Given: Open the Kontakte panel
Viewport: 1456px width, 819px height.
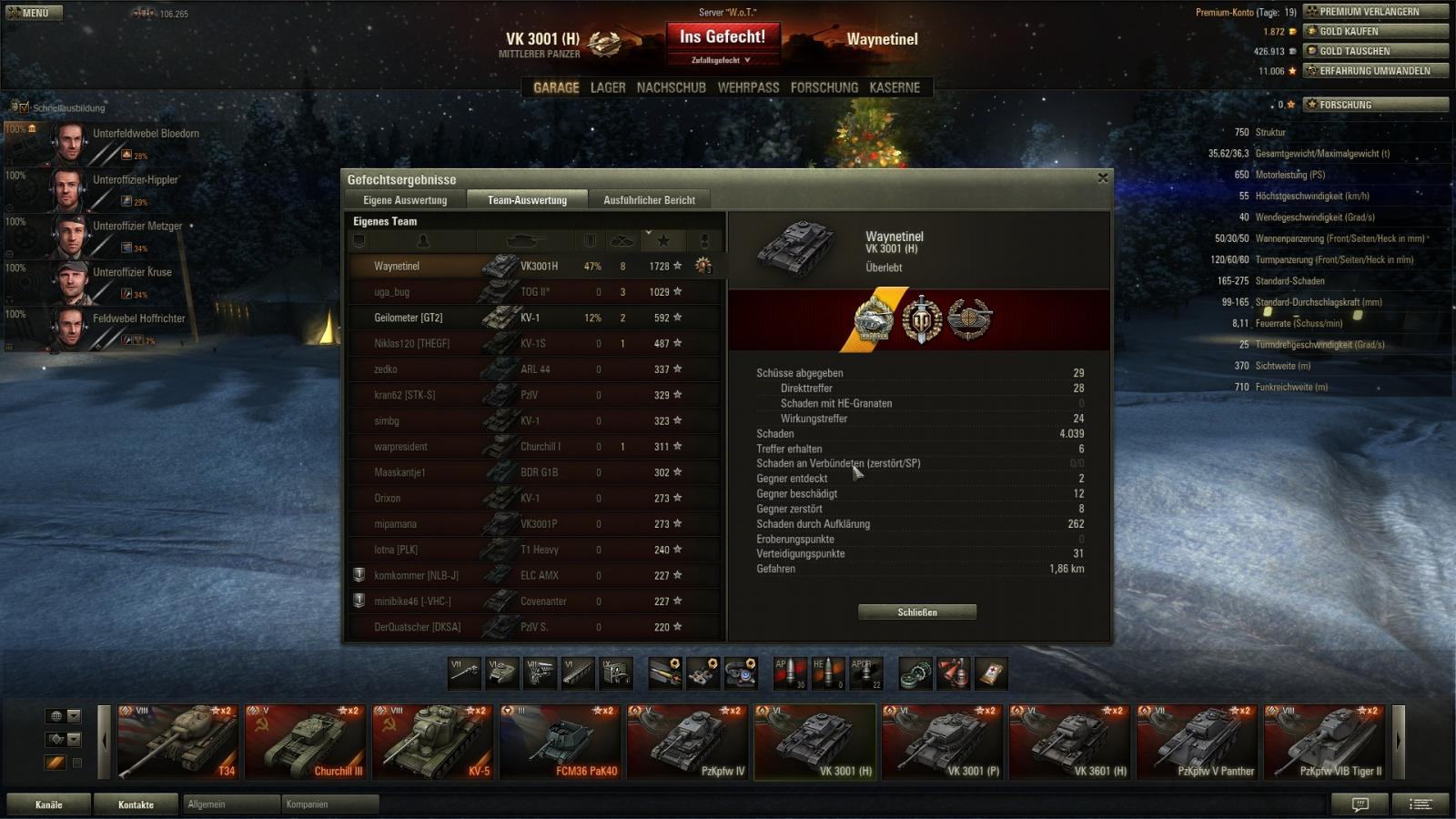Looking at the screenshot, I should point(136,804).
